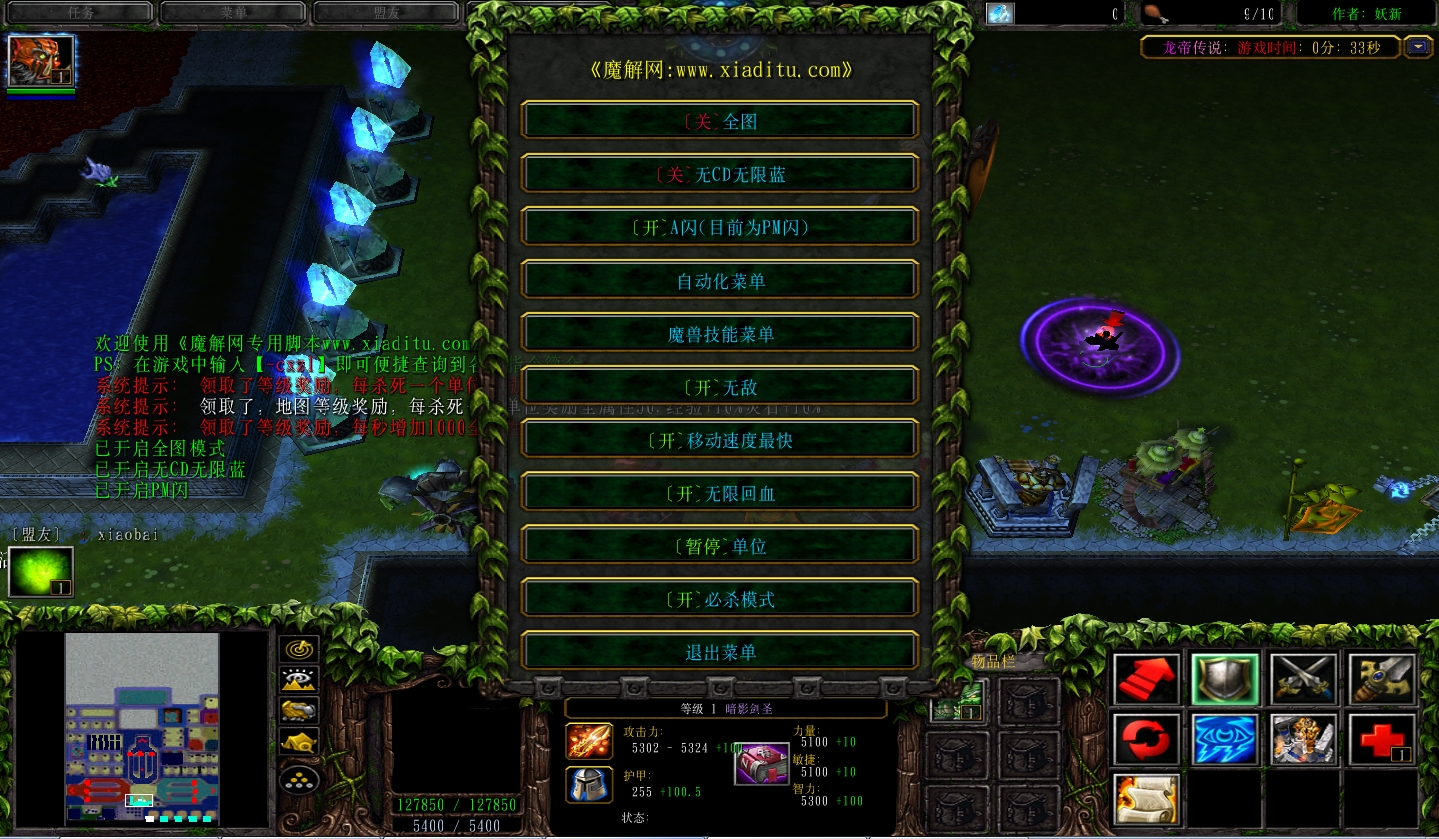
Task: Click the hero portrait icon
Action: pos(41,60)
